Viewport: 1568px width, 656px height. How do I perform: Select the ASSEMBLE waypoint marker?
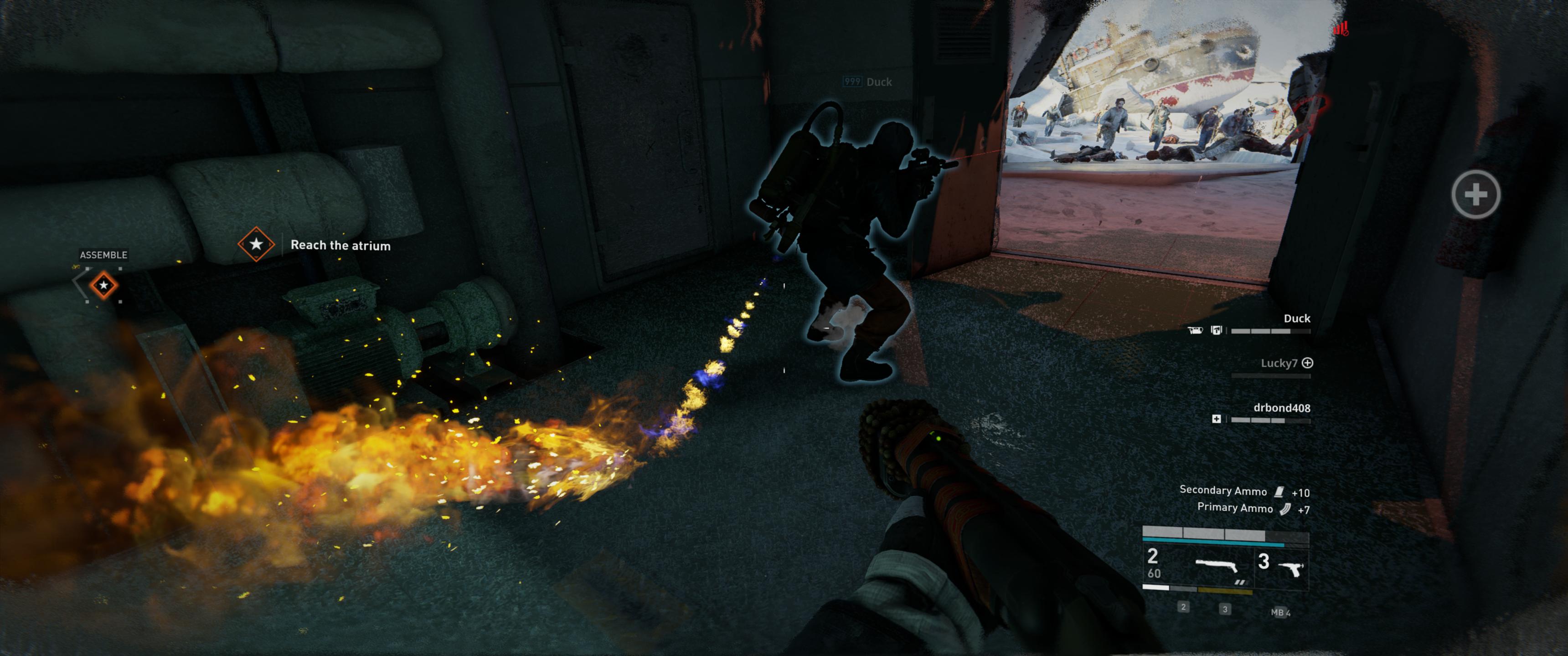click(103, 285)
